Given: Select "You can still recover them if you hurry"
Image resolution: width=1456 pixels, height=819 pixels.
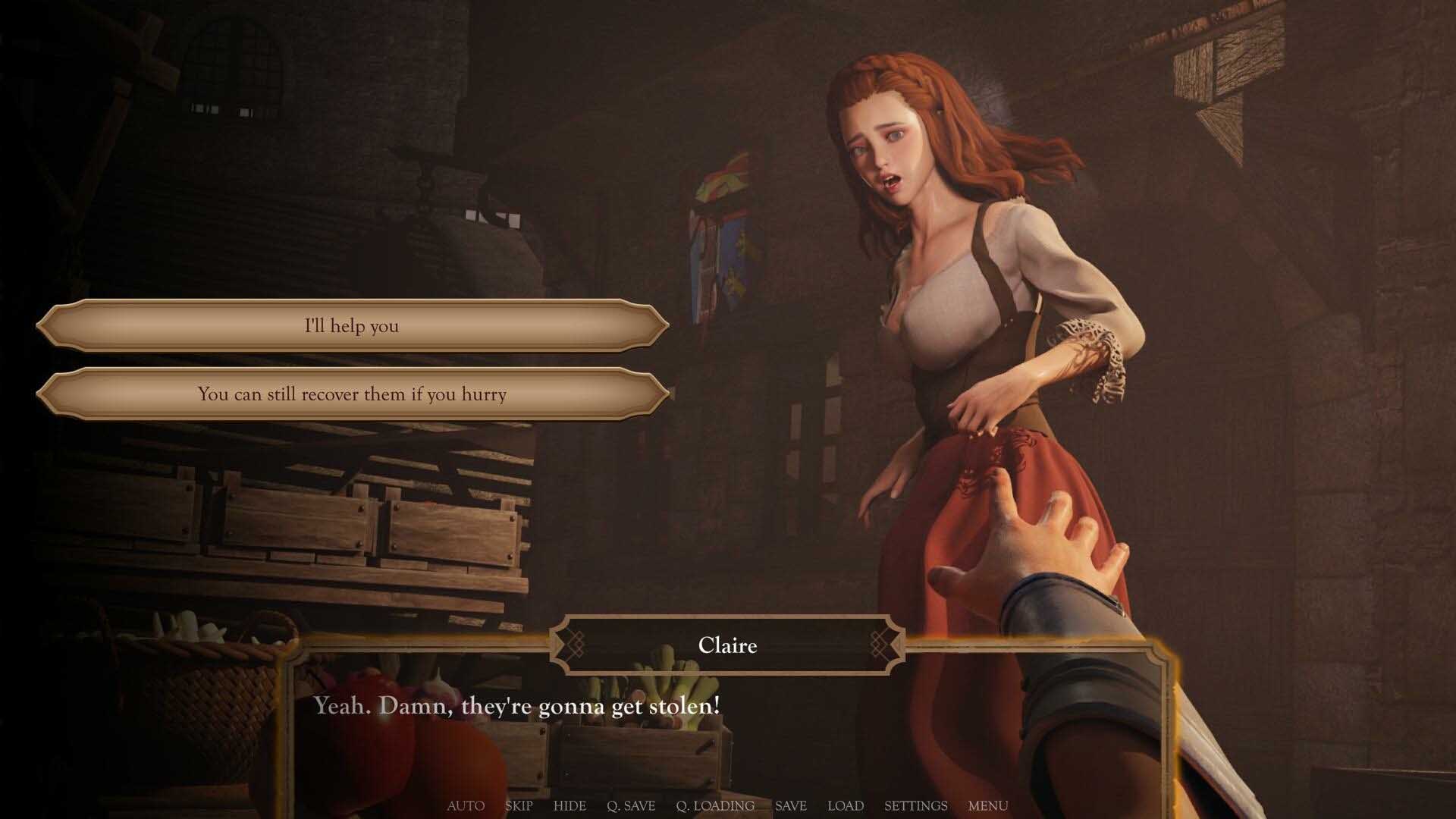Looking at the screenshot, I should click(352, 394).
